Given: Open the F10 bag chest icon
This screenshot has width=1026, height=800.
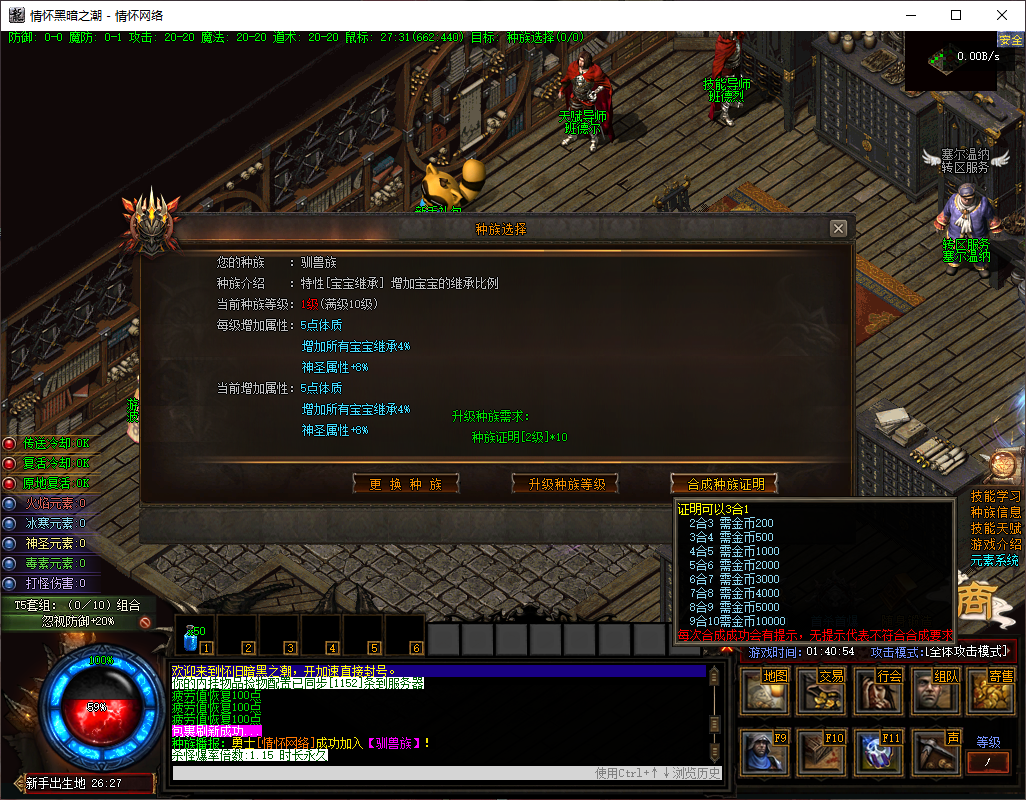Looking at the screenshot, I should [x=821, y=752].
